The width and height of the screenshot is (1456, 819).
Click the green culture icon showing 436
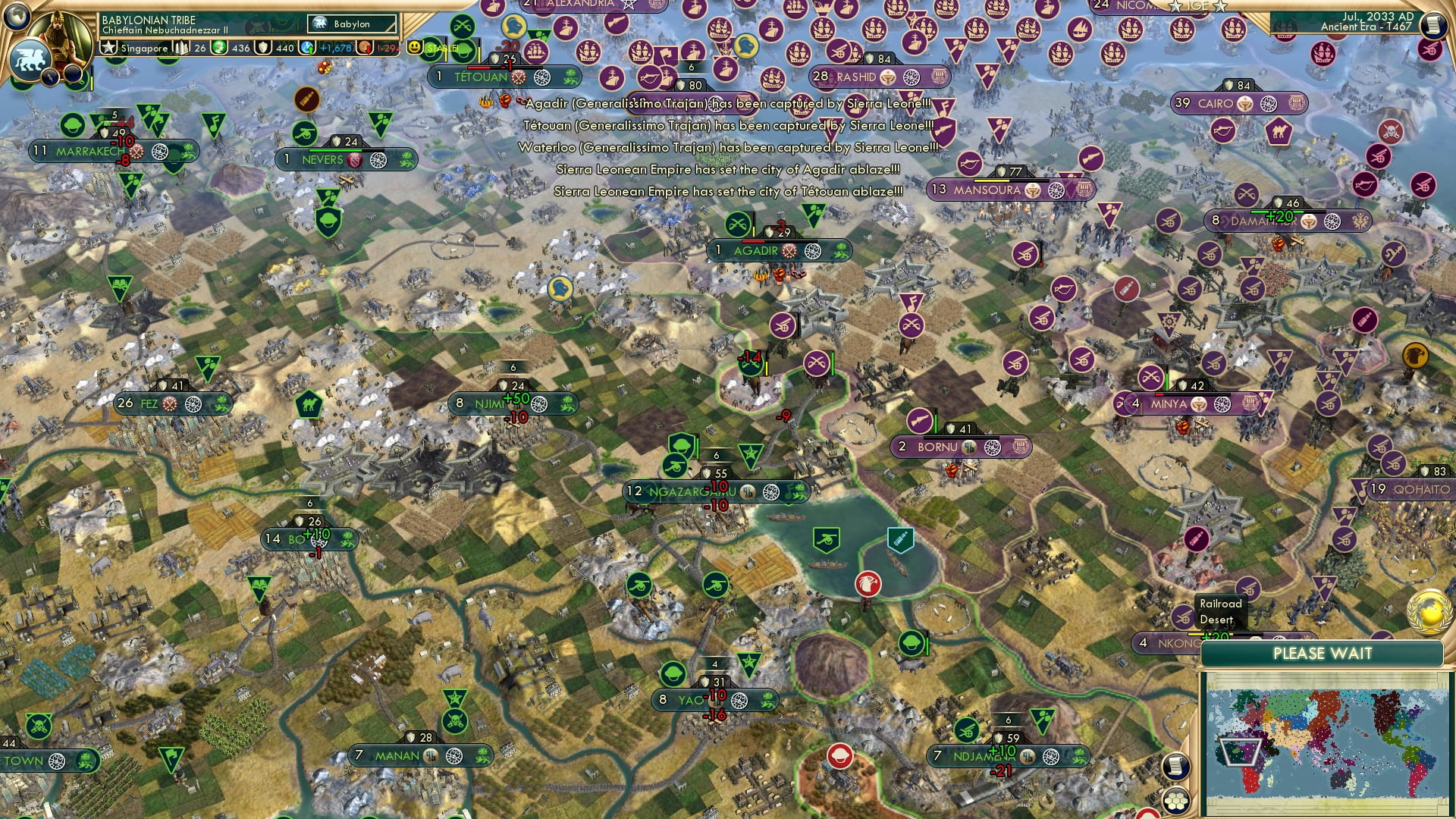219,49
